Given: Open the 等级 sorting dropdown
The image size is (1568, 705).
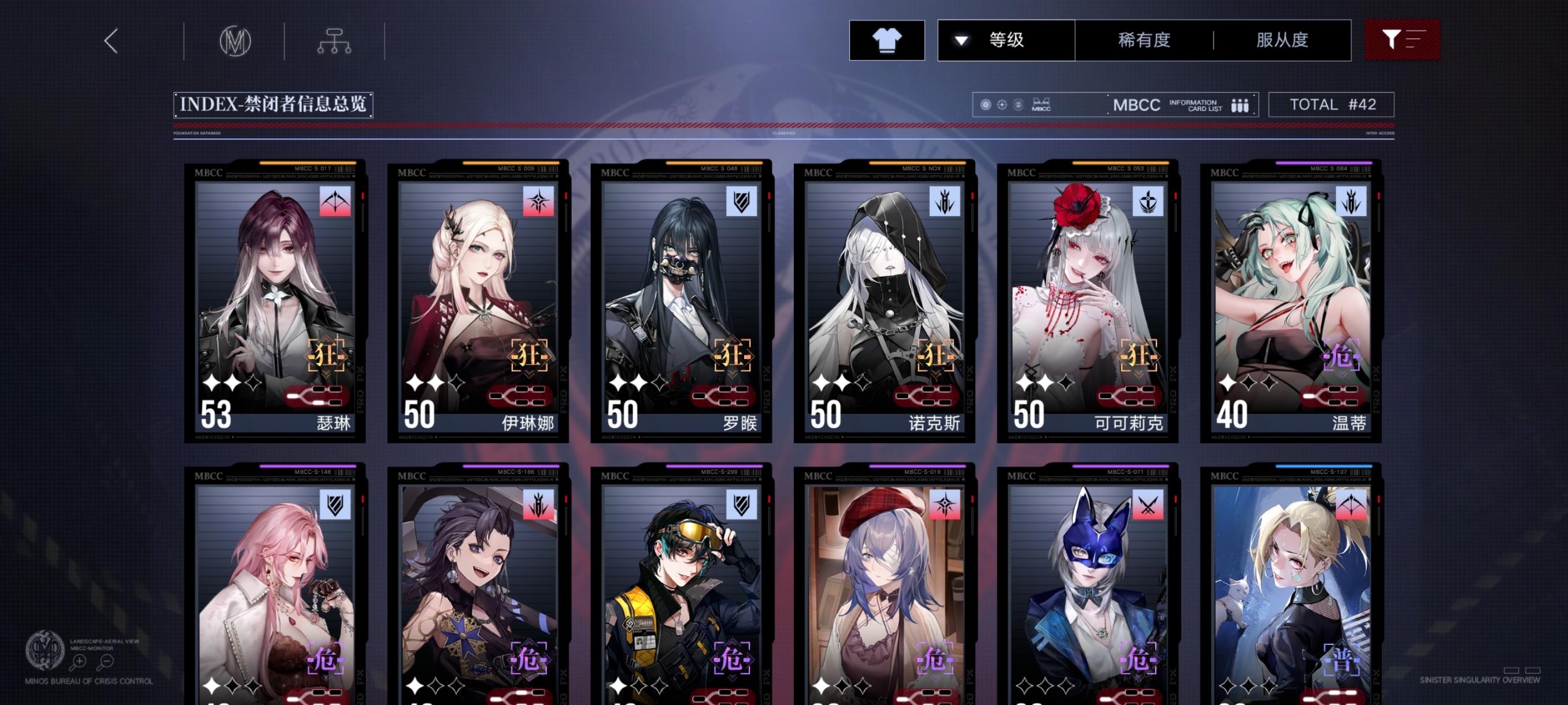Looking at the screenshot, I should click(x=1005, y=40).
